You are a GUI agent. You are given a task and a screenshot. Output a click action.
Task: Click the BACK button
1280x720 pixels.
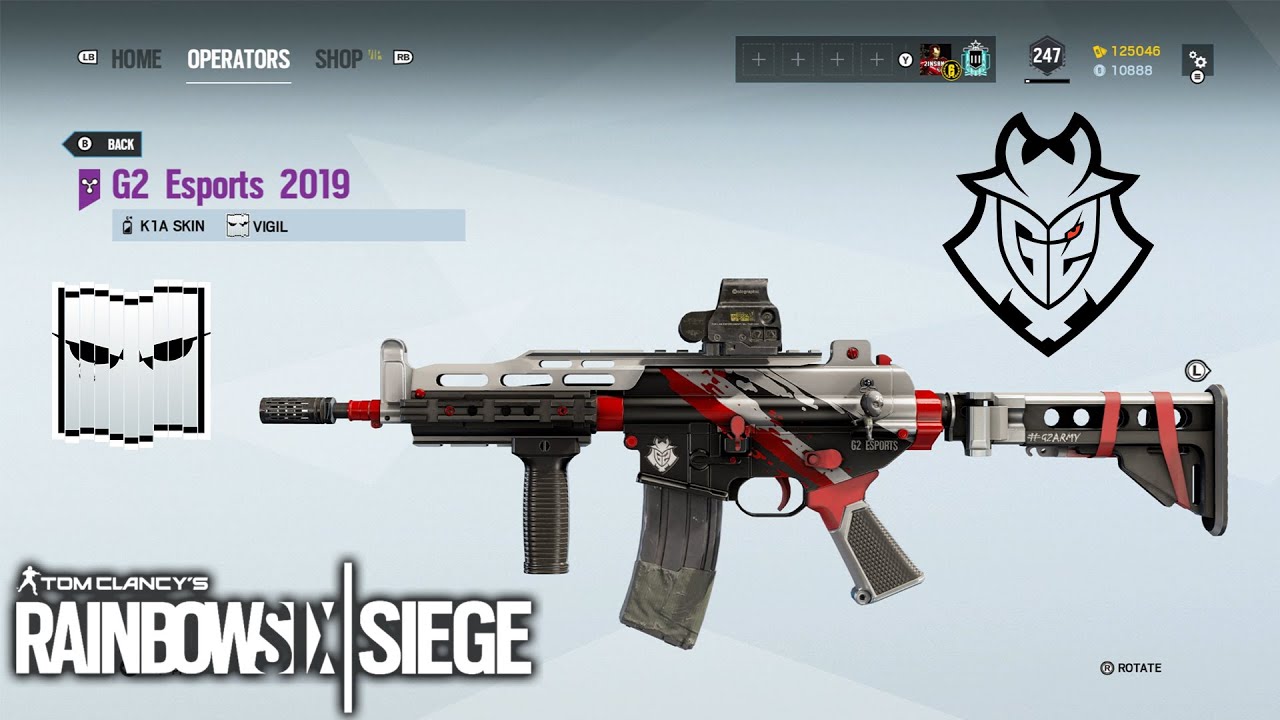pyautogui.click(x=103, y=143)
